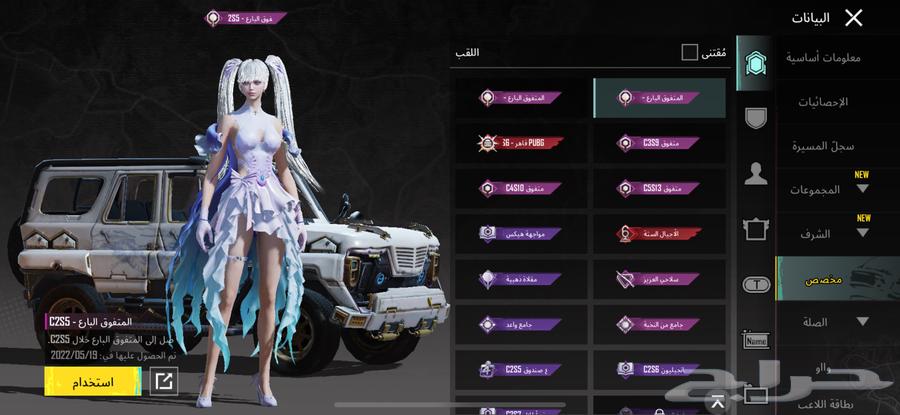900x415 pixels.
Task: Open the avatar silhouette category icon
Action: click(756, 173)
